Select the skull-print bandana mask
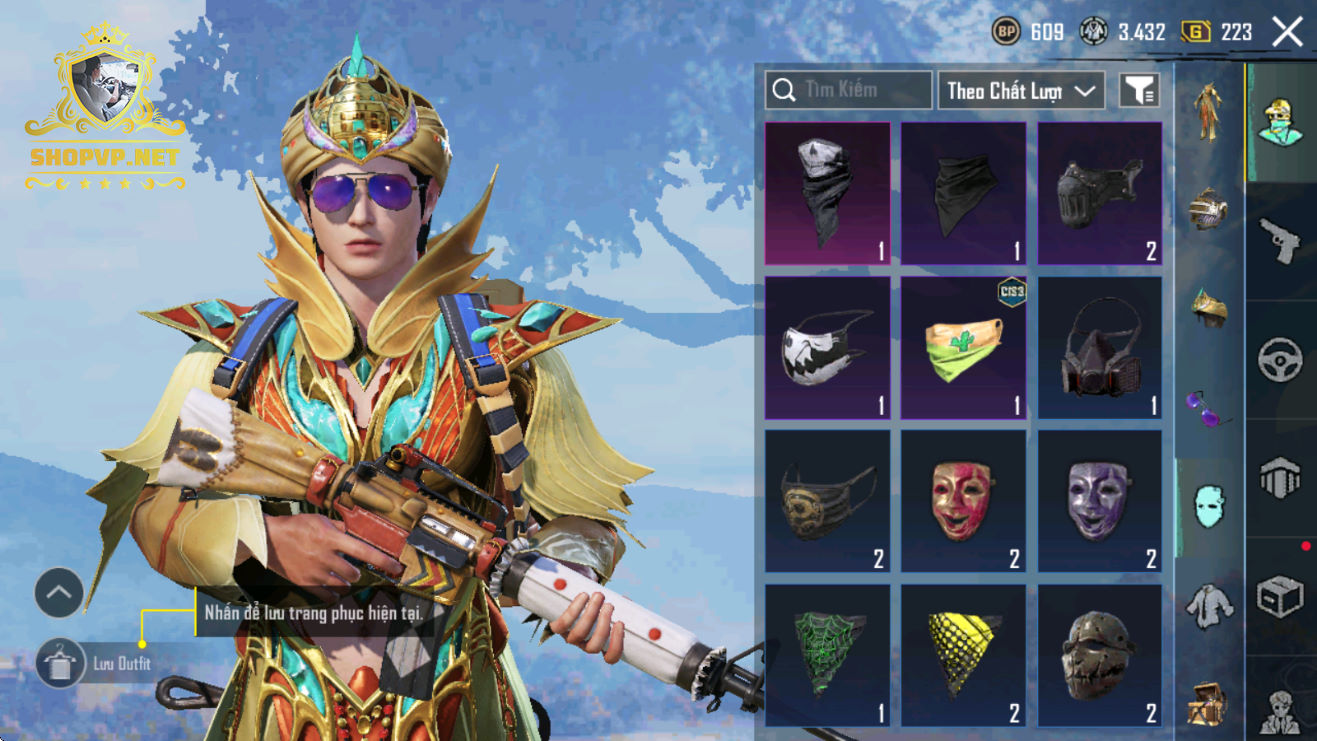This screenshot has height=741, width=1317. (x=827, y=193)
